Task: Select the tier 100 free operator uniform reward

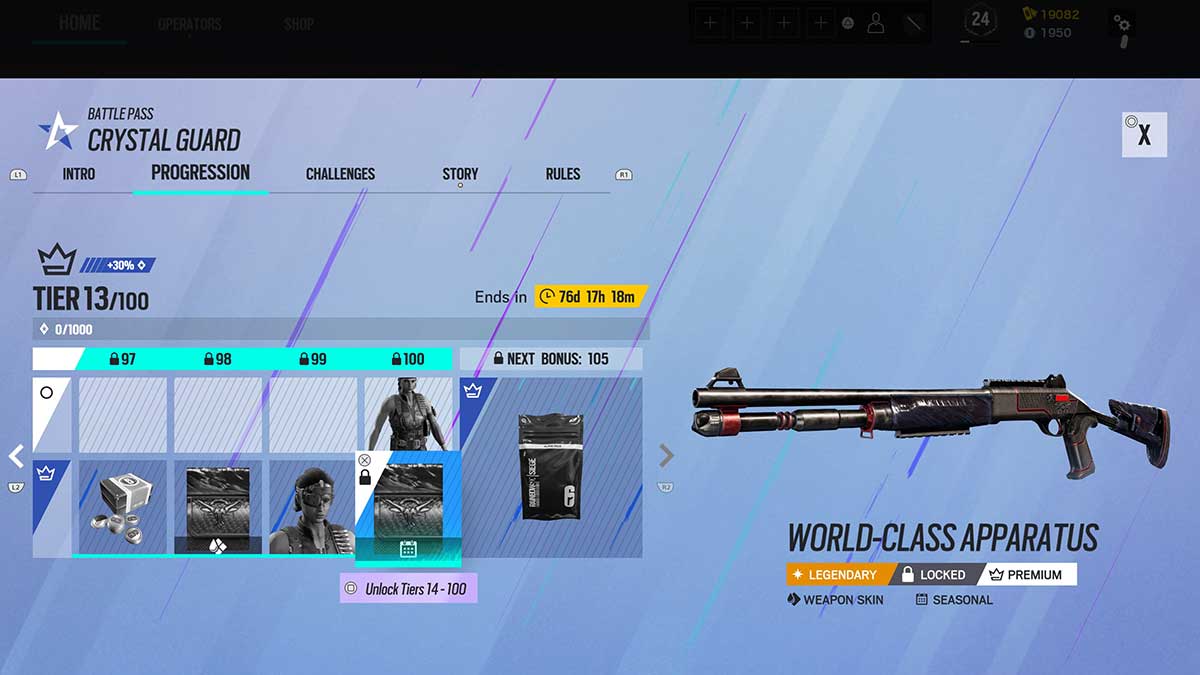Action: [x=406, y=414]
